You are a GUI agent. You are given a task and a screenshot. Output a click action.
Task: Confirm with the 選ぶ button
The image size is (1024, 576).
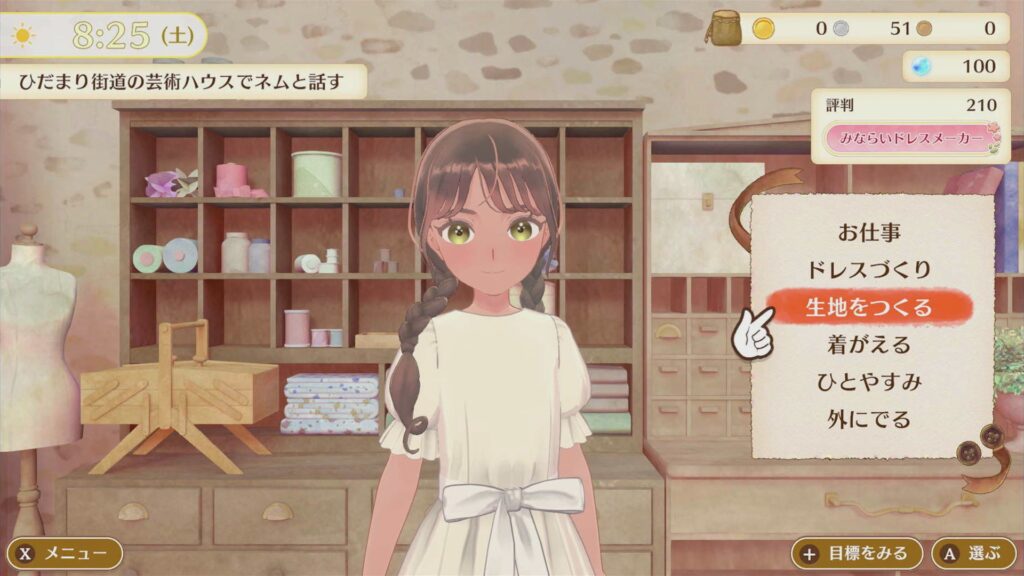tap(973, 553)
